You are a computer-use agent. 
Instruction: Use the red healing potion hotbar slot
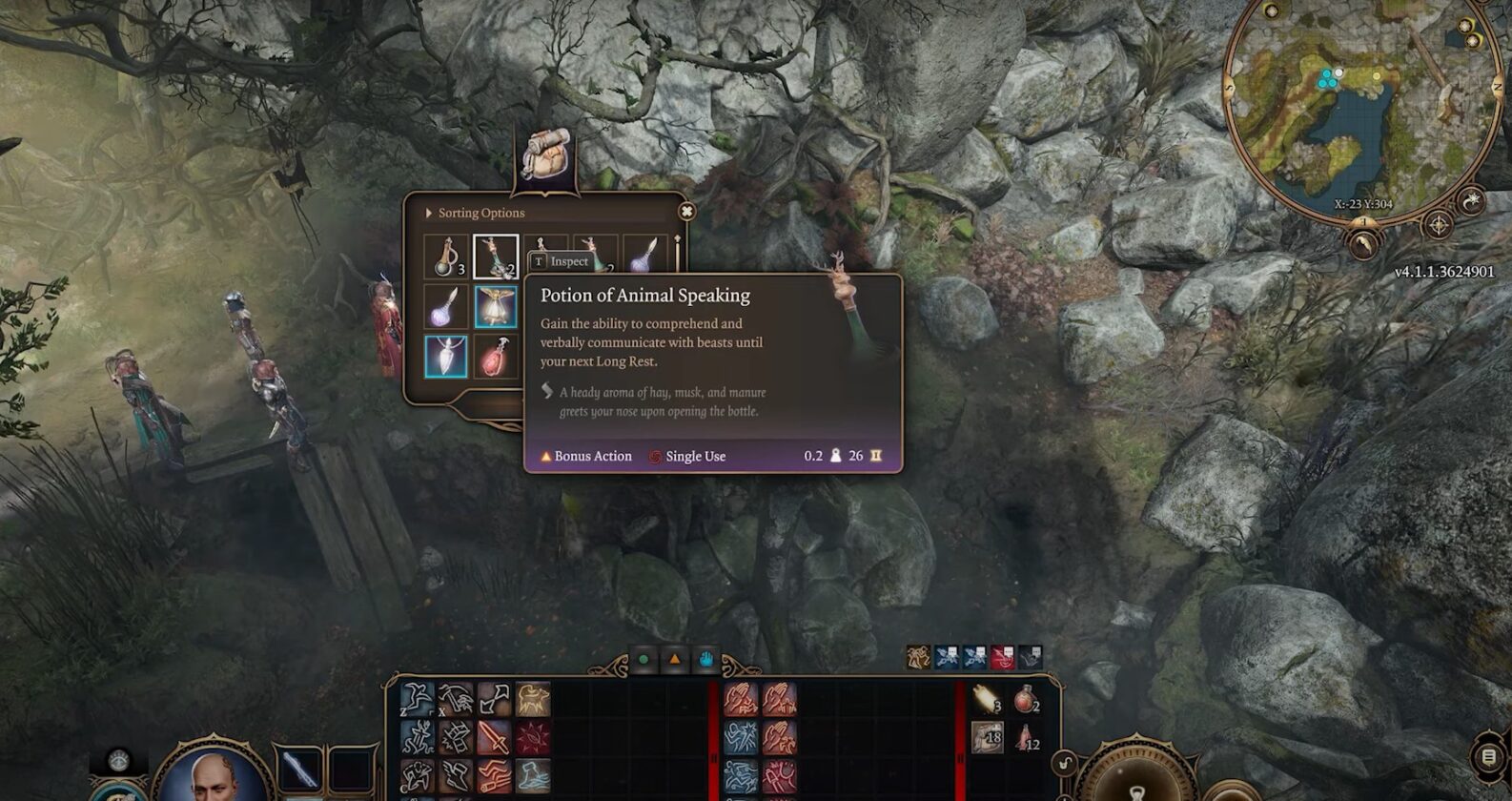1026,701
